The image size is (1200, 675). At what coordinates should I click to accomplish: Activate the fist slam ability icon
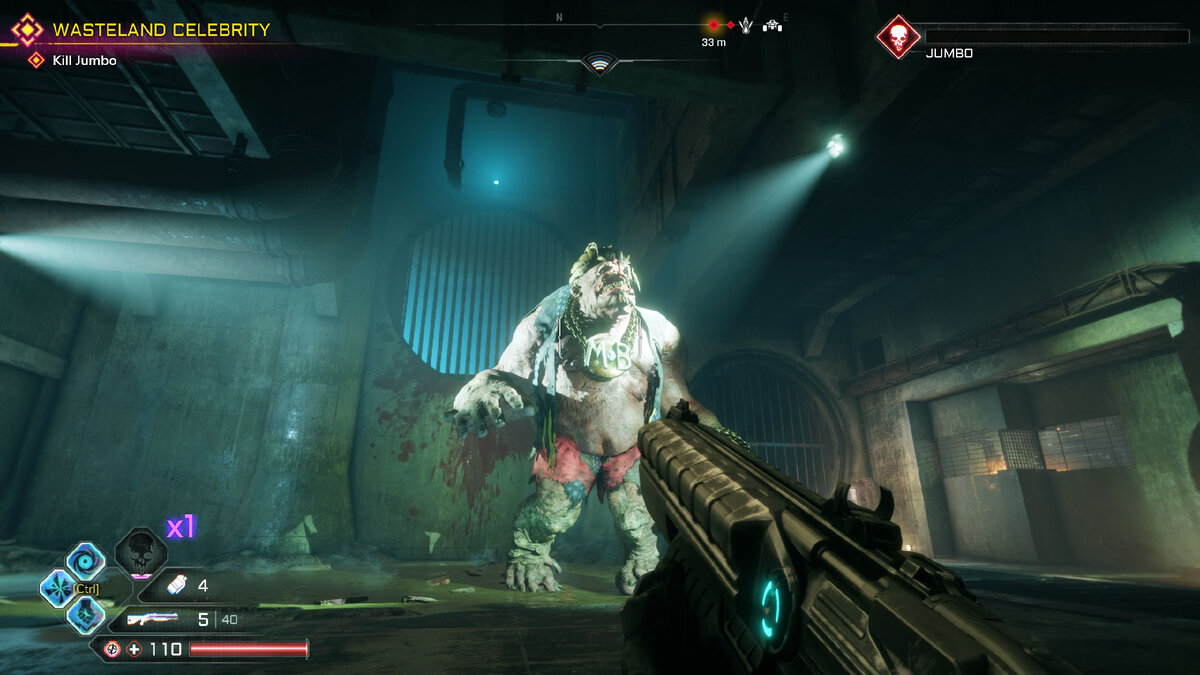pyautogui.click(x=85, y=615)
